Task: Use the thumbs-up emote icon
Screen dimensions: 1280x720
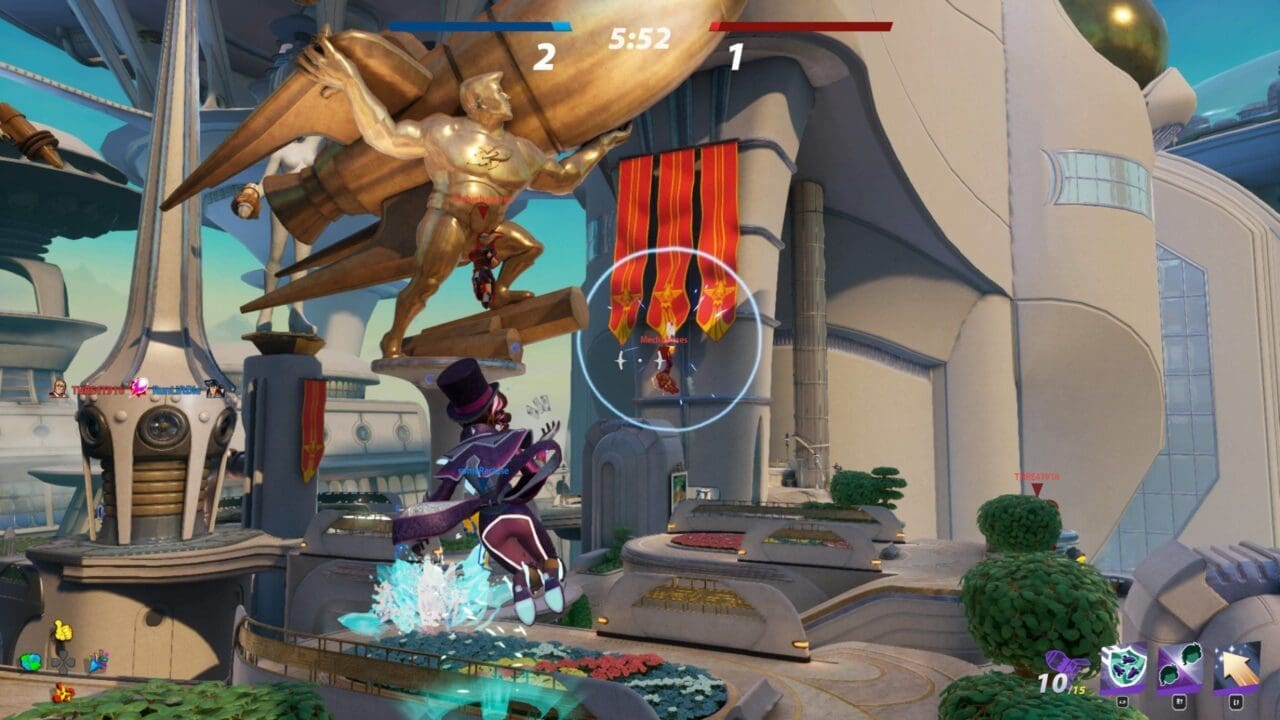Action: (63, 631)
